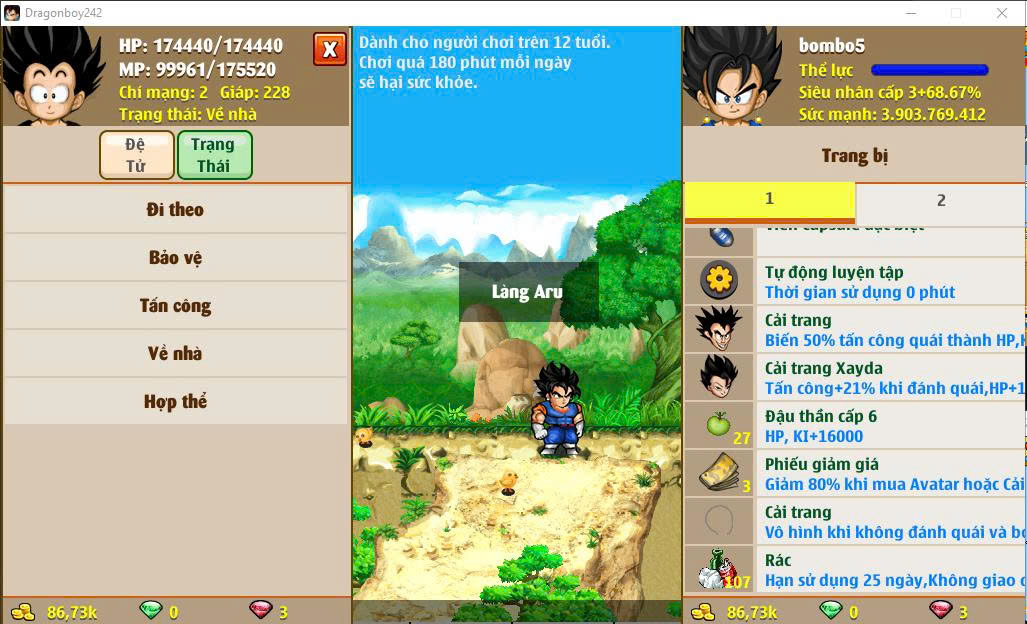Select the invisibility Cải trang item
Viewport: 1027px width, 624px height.
pos(860,522)
